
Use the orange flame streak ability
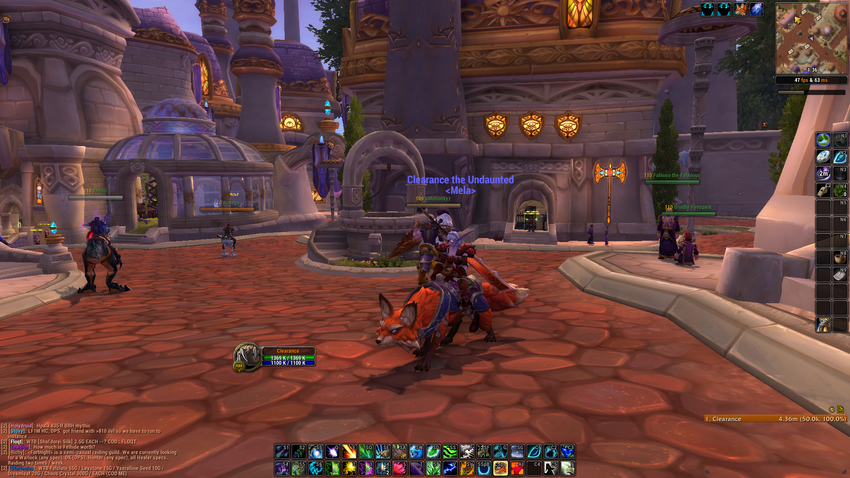point(349,452)
